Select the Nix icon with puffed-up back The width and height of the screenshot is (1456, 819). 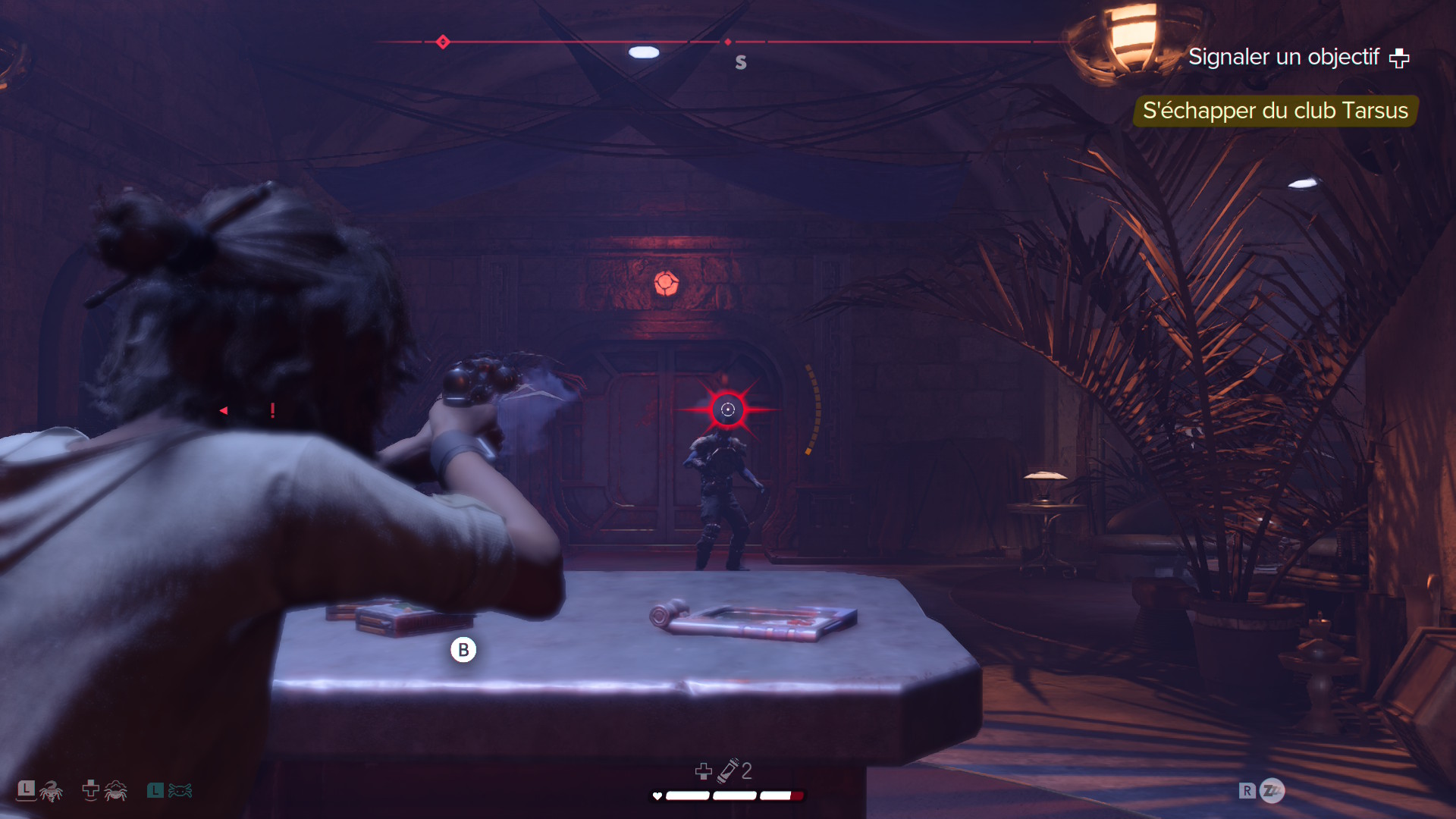click(115, 791)
